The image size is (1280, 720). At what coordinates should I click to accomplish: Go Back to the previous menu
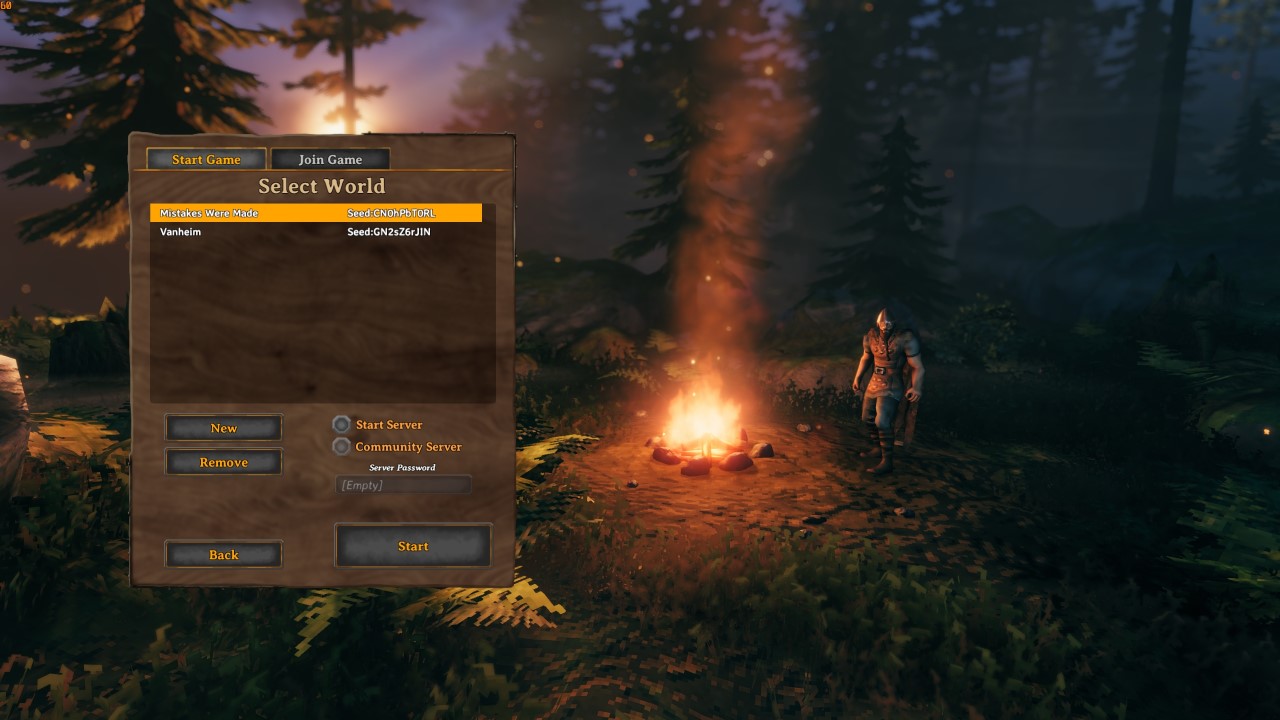pyautogui.click(x=223, y=554)
